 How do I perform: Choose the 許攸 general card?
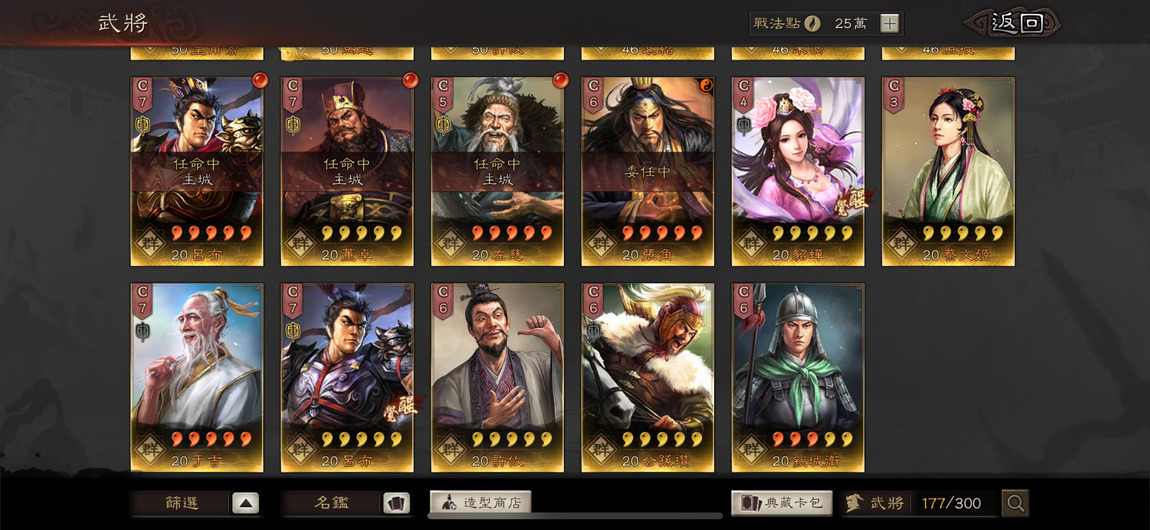click(x=497, y=377)
